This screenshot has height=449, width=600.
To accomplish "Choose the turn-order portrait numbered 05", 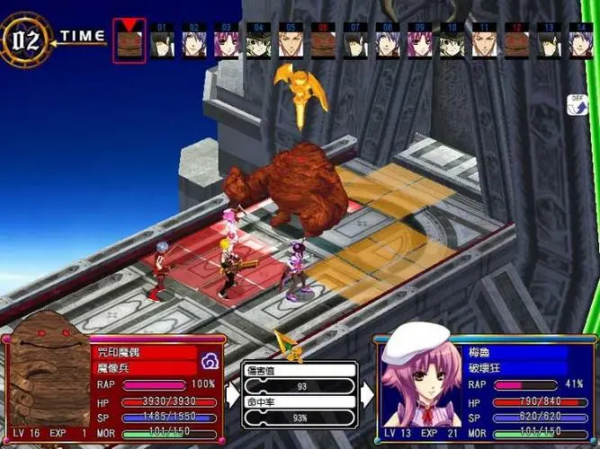I will (x=289, y=42).
